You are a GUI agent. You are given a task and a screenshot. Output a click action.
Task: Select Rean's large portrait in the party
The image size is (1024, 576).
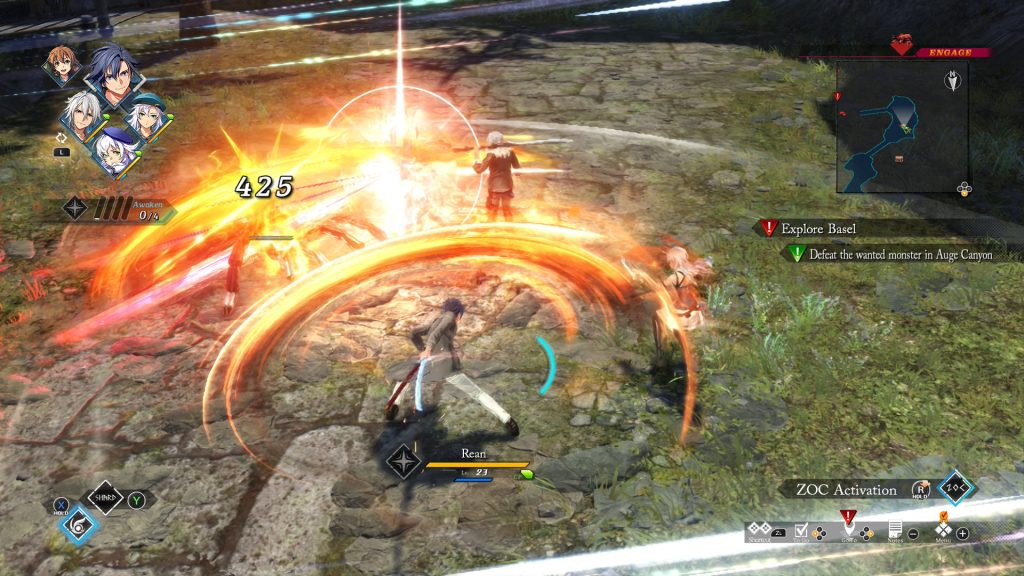114,78
